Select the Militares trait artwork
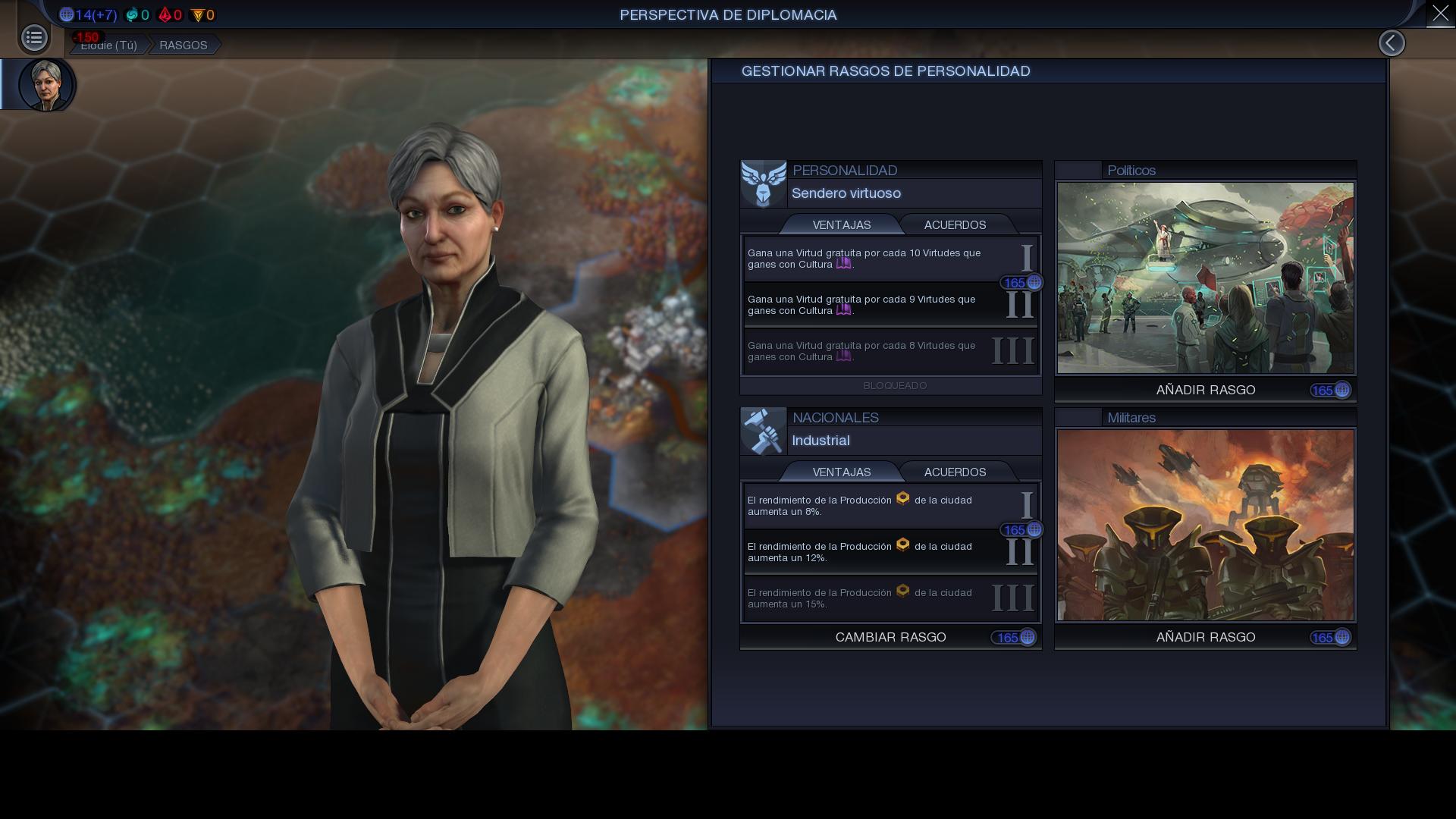 1205,526
